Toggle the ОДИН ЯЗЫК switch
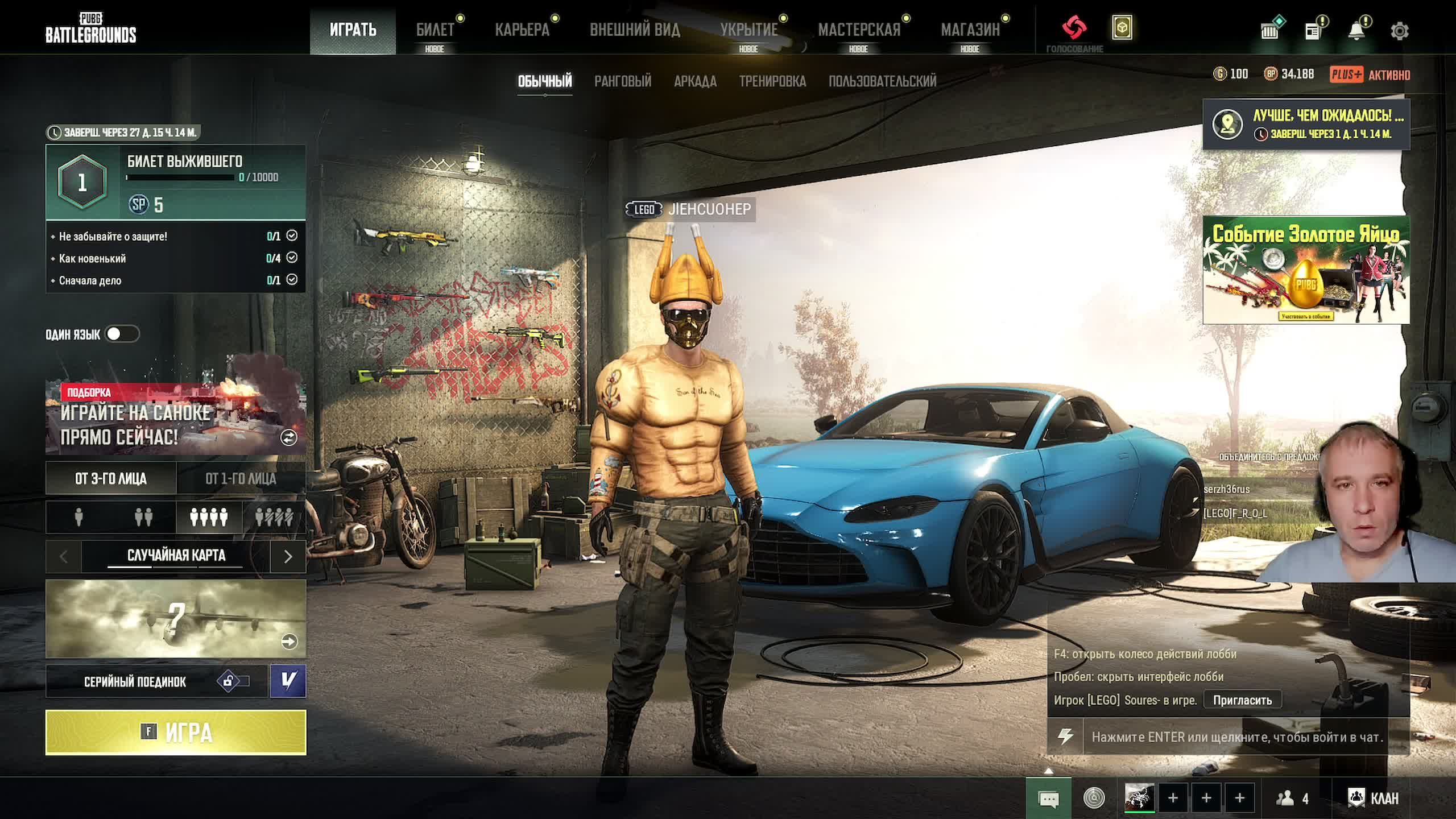Image resolution: width=1456 pixels, height=819 pixels. [122, 334]
